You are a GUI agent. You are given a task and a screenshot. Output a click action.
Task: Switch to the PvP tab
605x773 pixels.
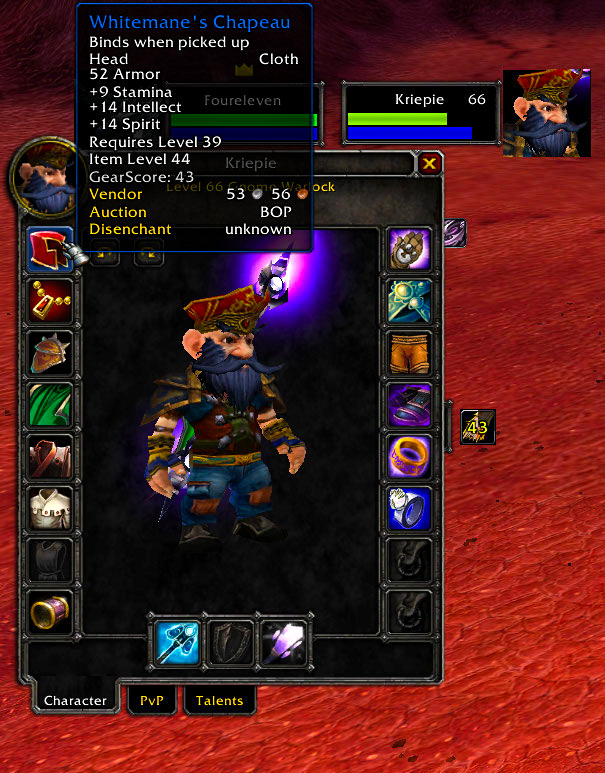click(x=150, y=700)
